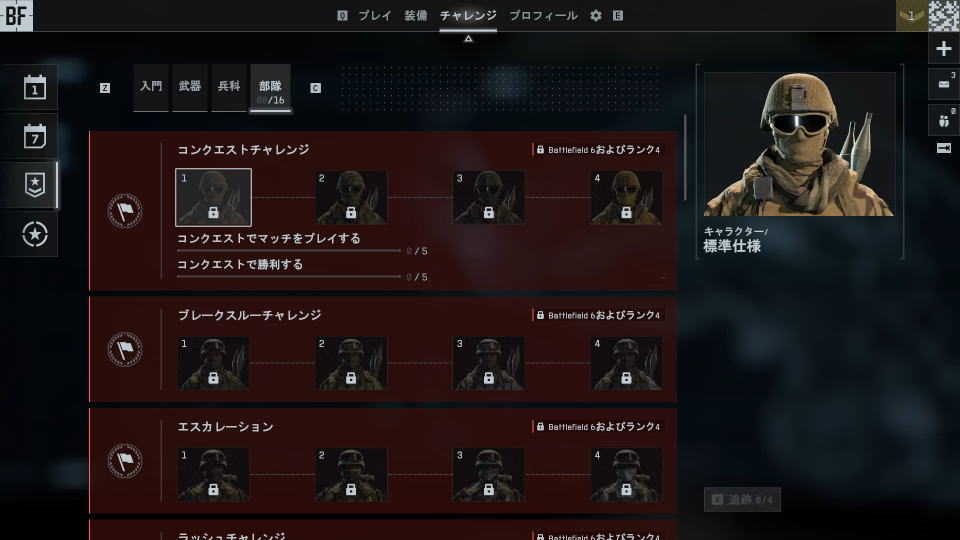Viewport: 960px width, 540px height.
Task: Open settings via the gear icon
Action: 596,16
